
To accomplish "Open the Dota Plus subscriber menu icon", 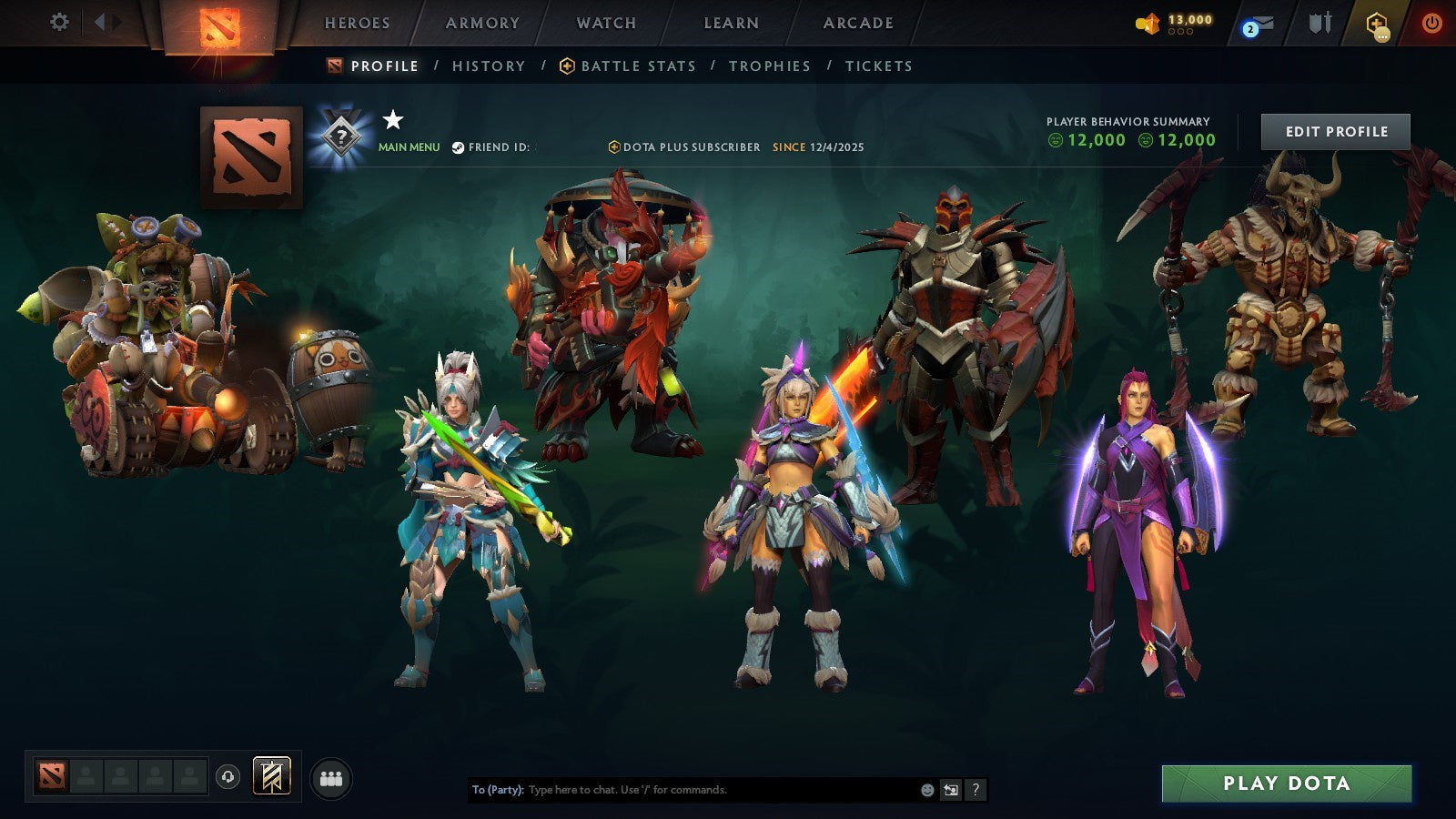I will (1377, 25).
